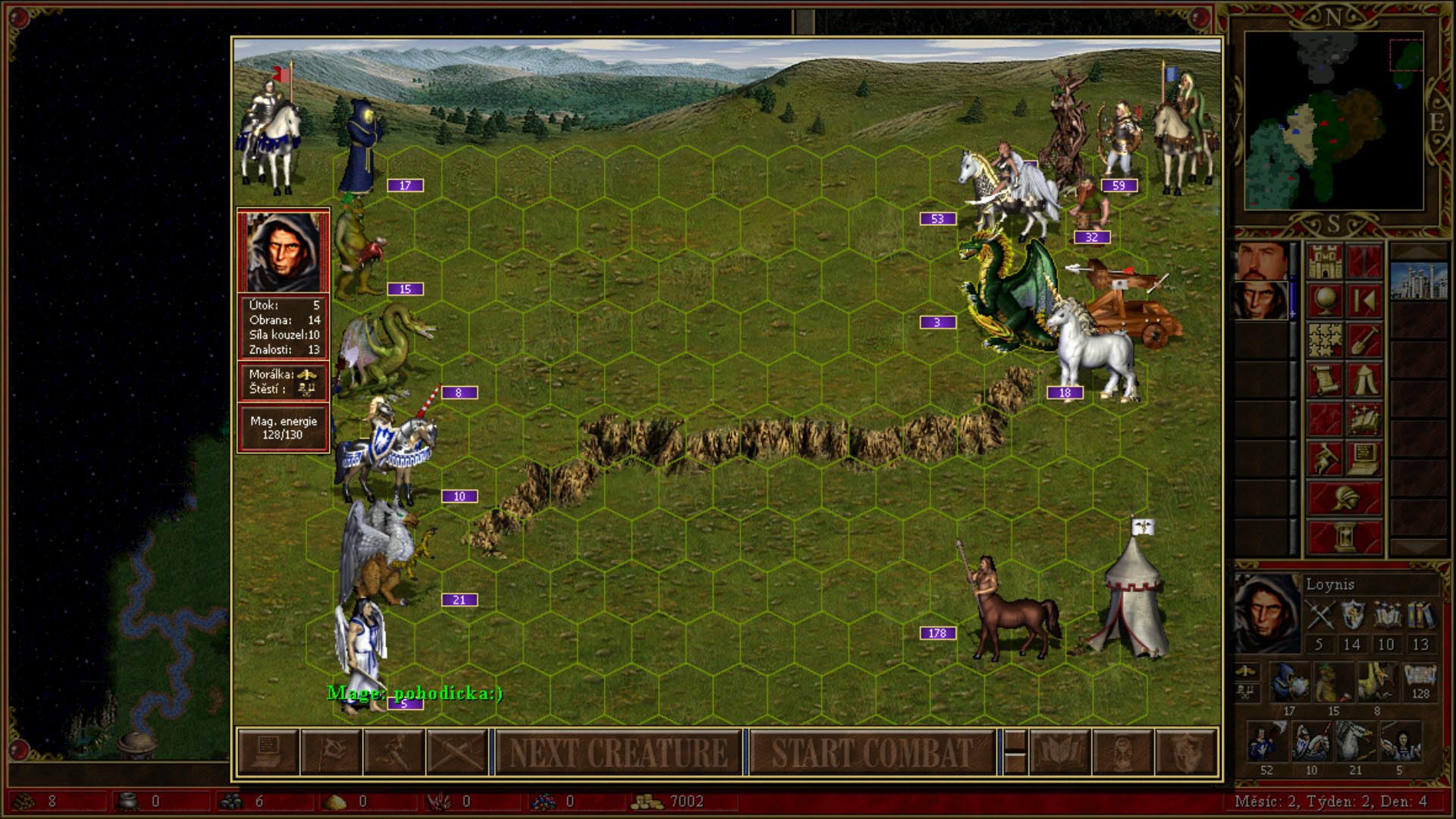The height and width of the screenshot is (819, 1456).
Task: Retreat with the running figure button
Action: (394, 752)
